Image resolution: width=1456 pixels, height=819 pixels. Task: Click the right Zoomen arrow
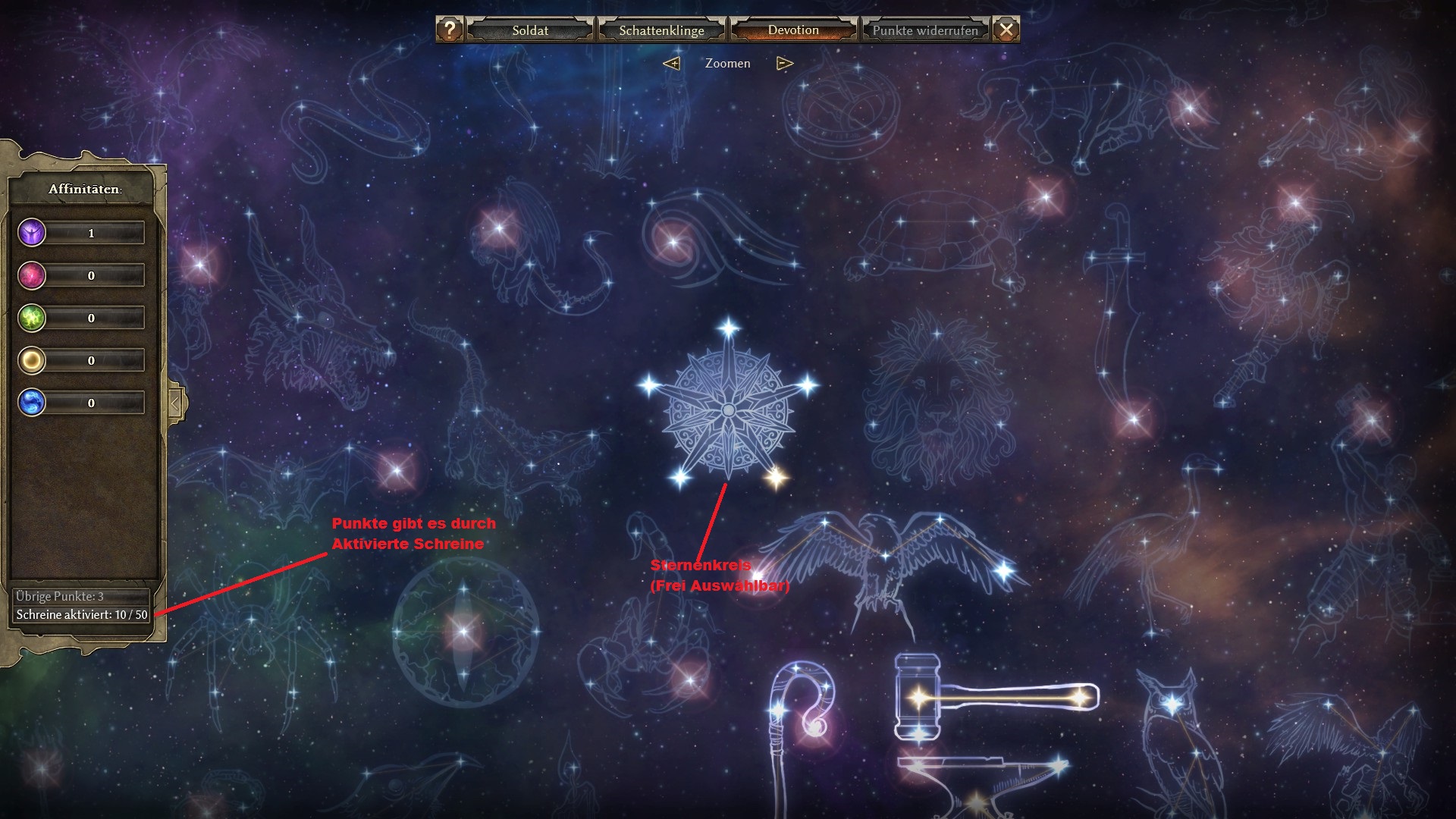point(785,64)
